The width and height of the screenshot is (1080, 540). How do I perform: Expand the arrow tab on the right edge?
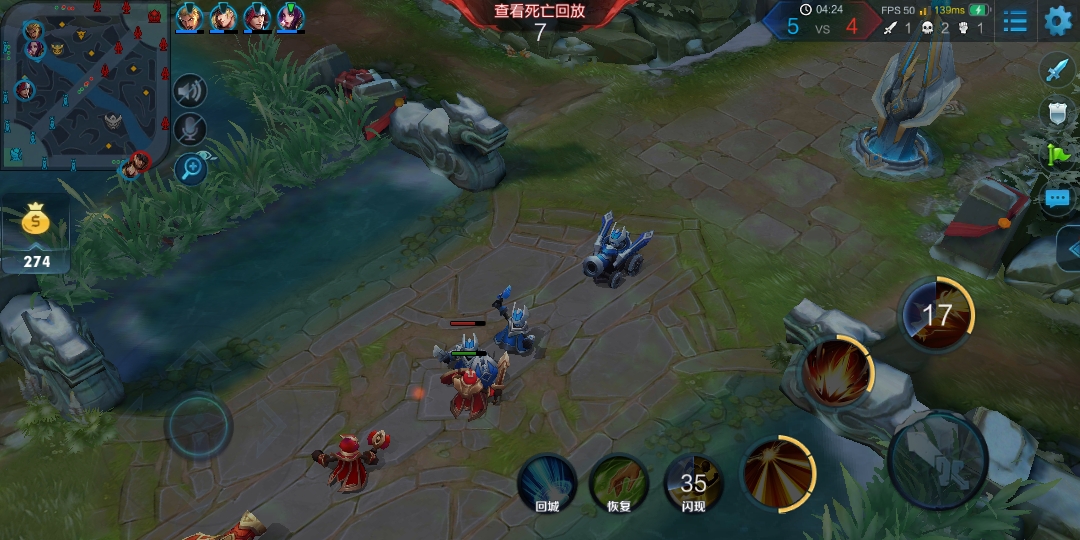pyautogui.click(x=1070, y=248)
